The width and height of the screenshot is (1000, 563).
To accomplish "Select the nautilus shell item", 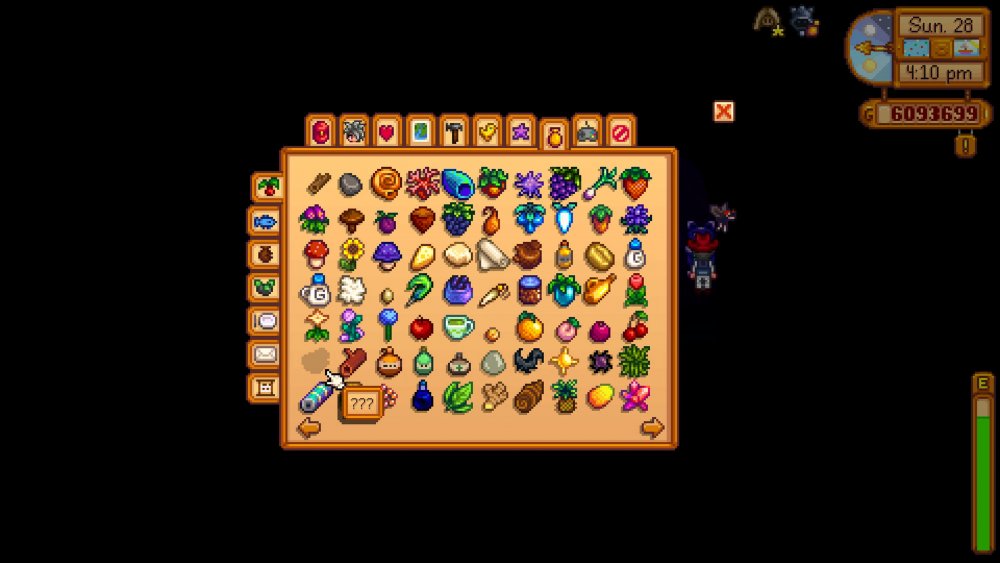I will coord(386,183).
